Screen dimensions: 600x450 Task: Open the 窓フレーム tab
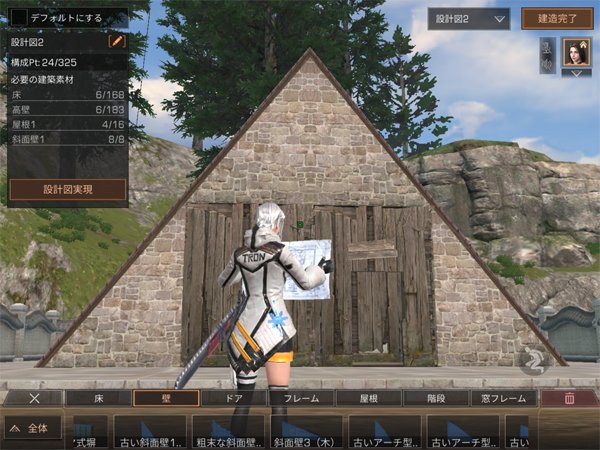click(x=505, y=398)
